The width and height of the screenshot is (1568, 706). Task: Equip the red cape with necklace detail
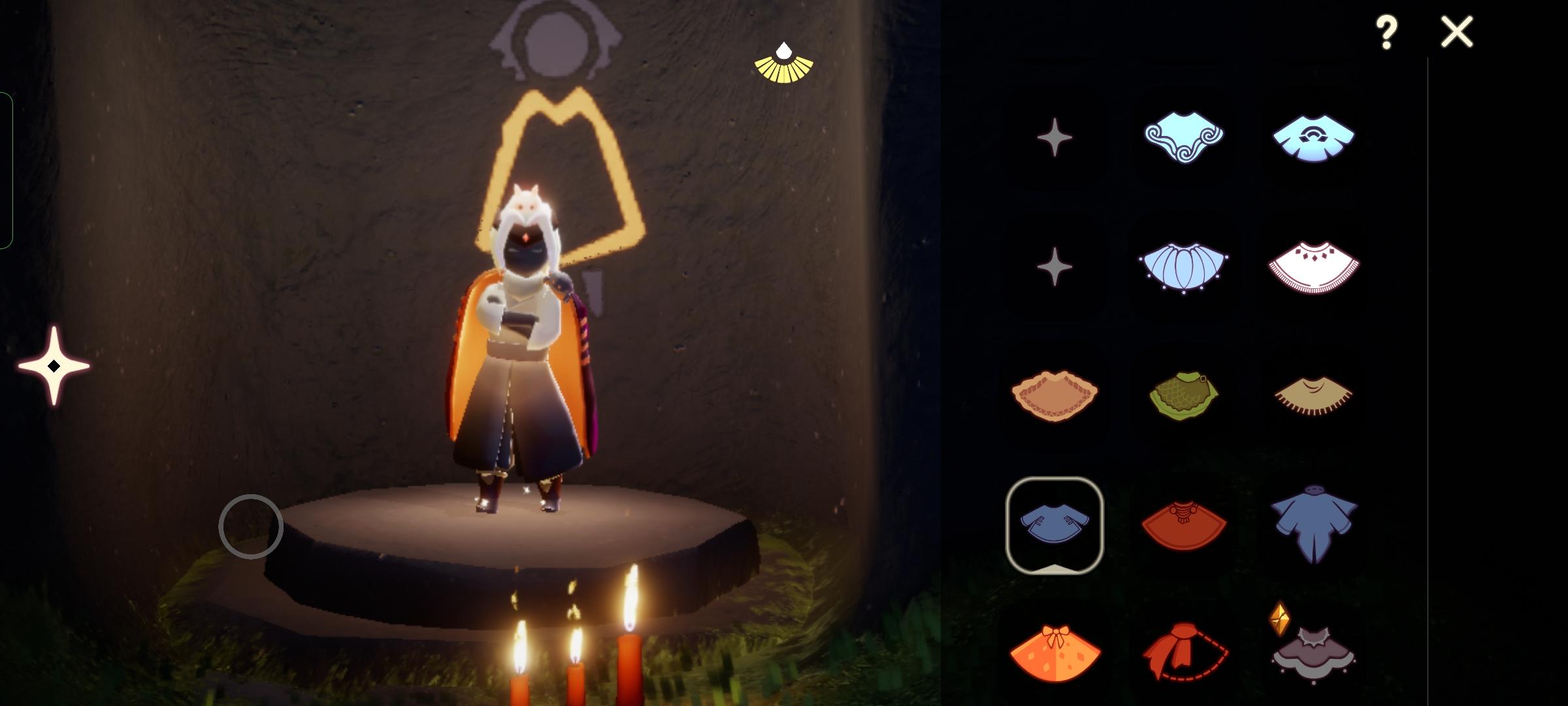click(1184, 523)
